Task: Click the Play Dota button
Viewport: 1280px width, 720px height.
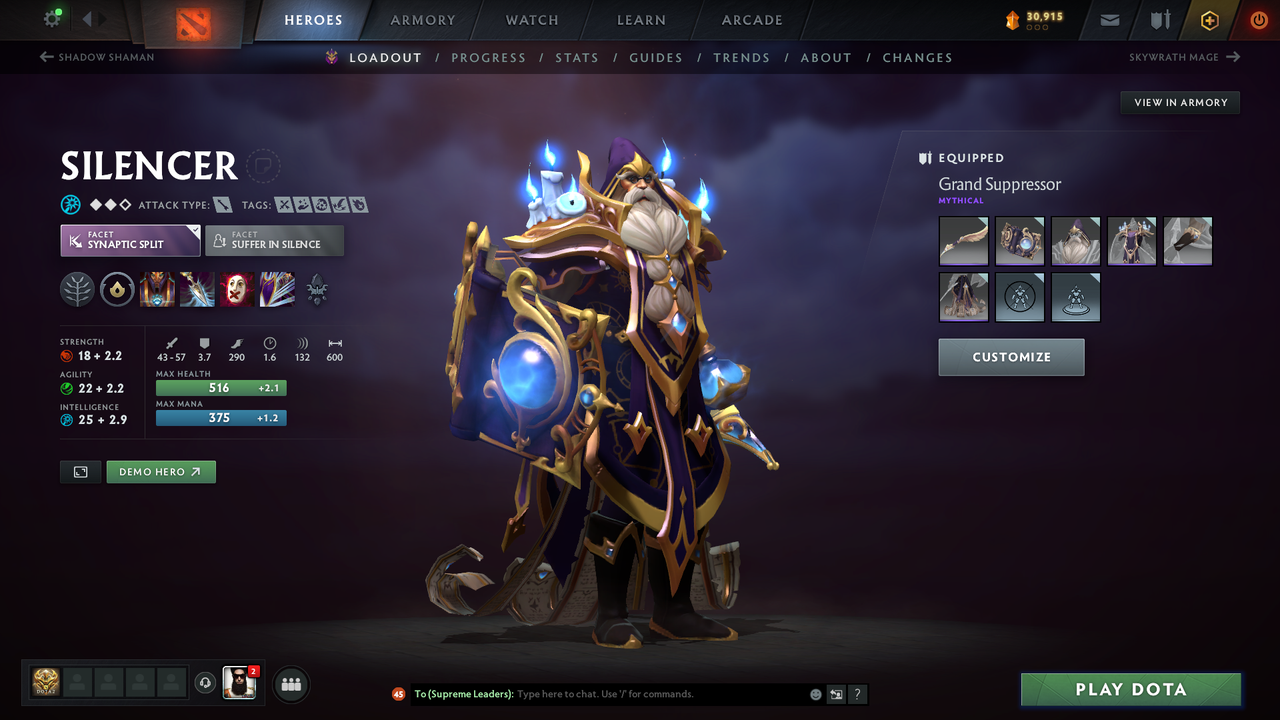Action: pyautogui.click(x=1130, y=689)
